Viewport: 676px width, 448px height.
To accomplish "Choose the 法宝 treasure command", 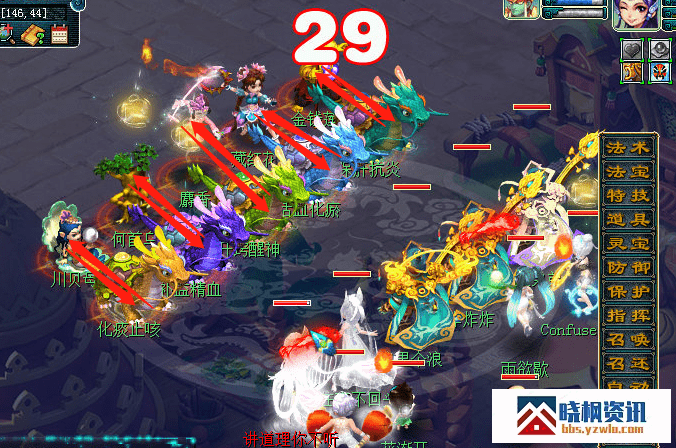I will pyautogui.click(x=628, y=171).
